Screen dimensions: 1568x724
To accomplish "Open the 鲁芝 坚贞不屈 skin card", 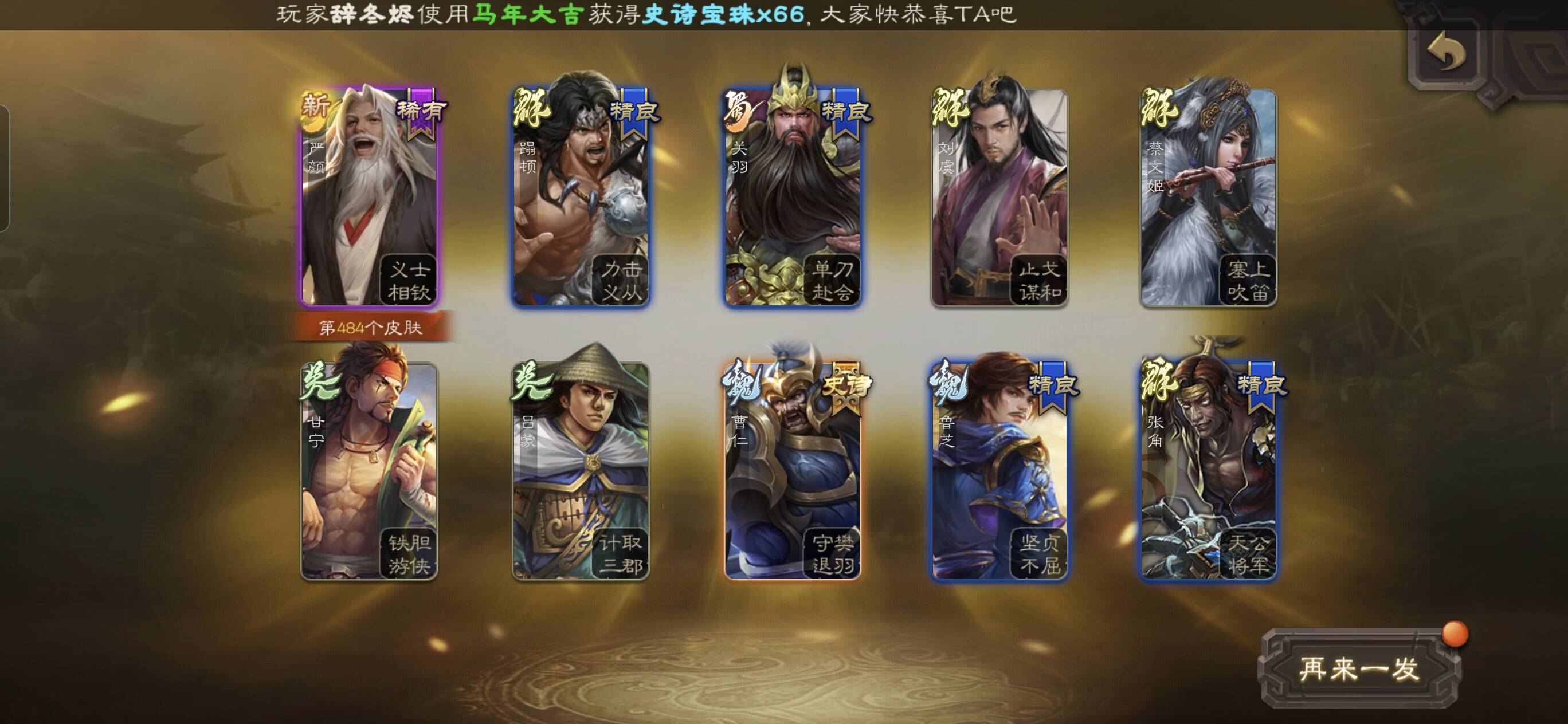I will 999,470.
